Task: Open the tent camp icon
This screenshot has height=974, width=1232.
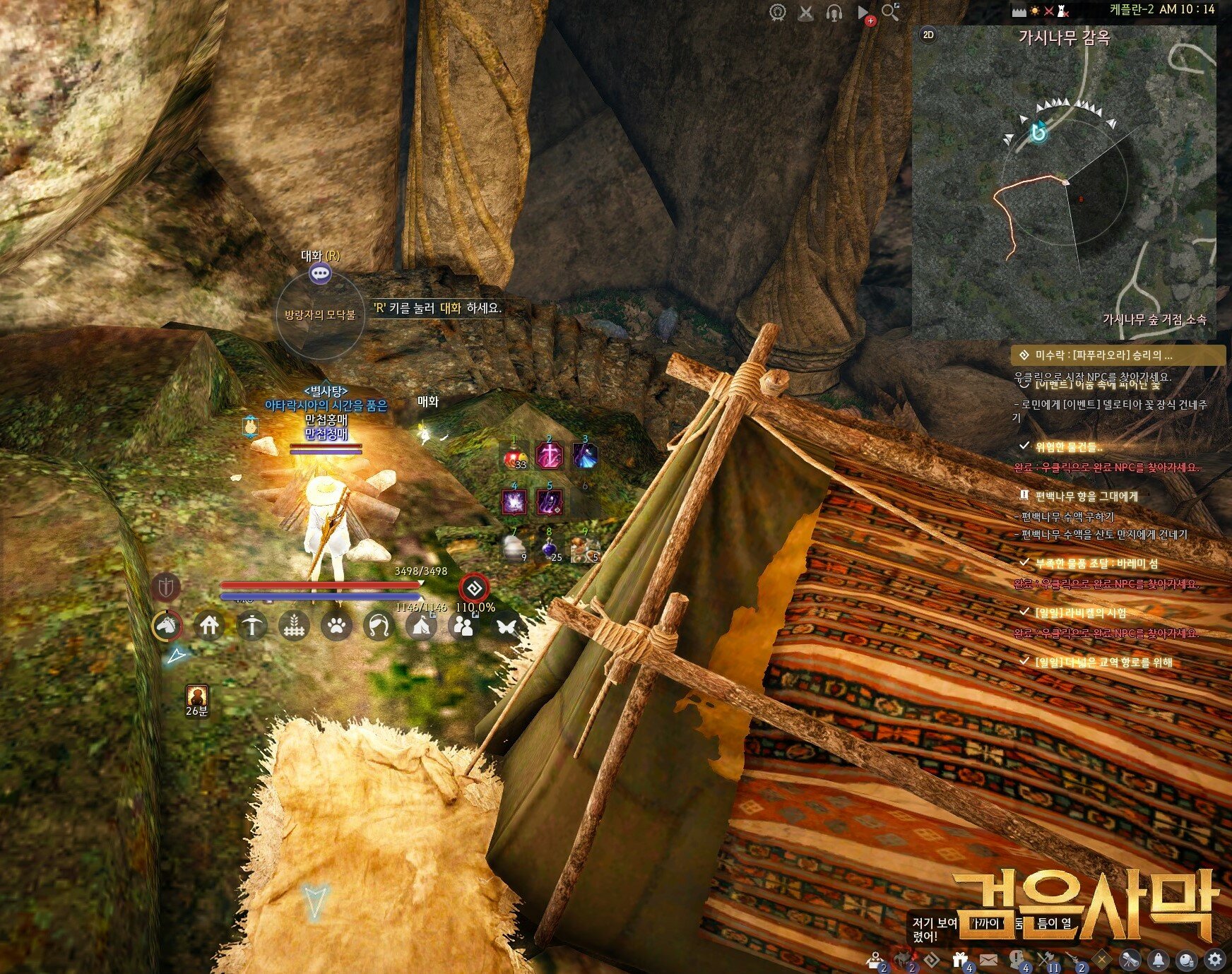Action: 421,625
